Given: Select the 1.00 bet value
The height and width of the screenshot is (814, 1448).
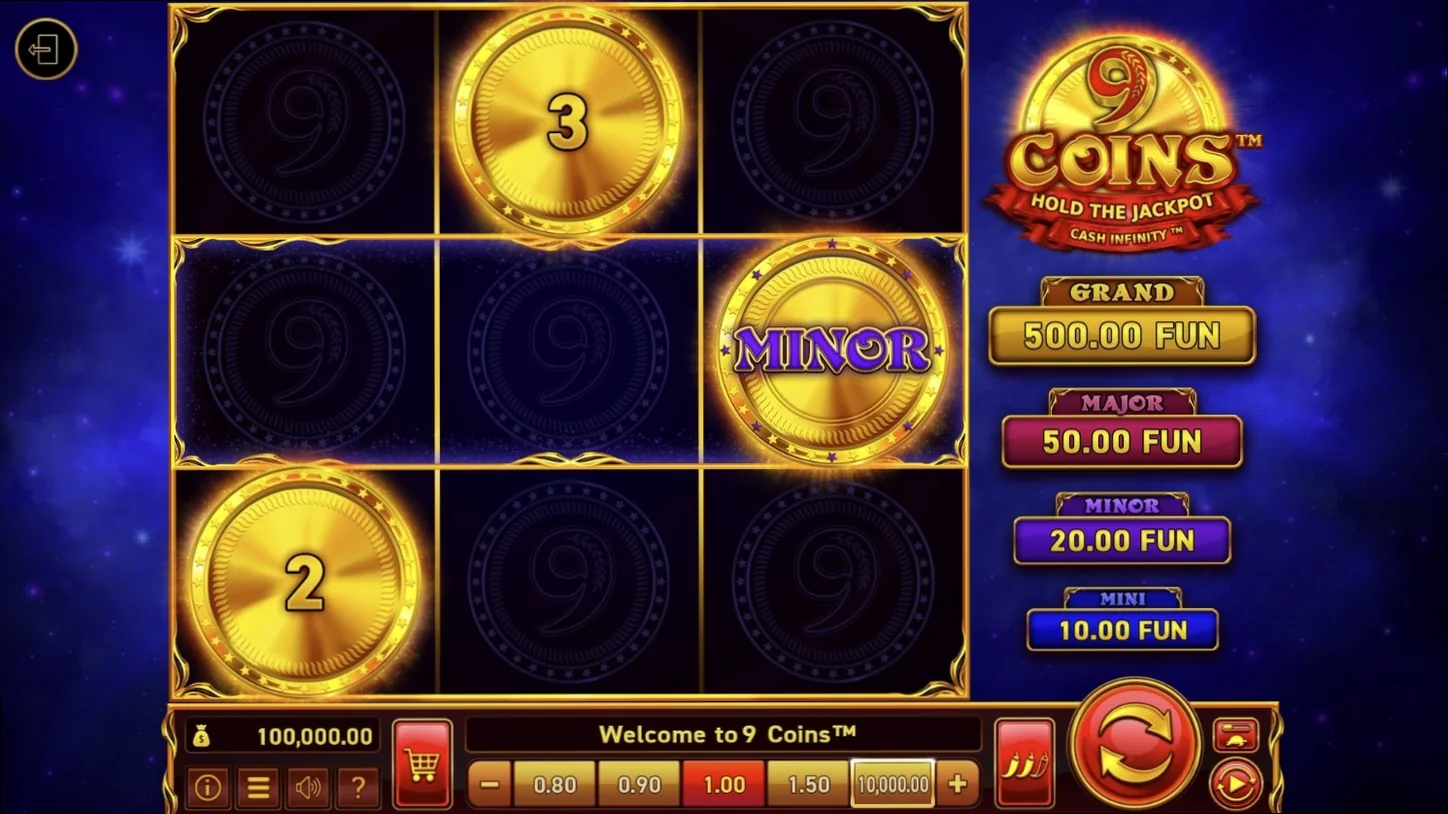Looking at the screenshot, I should (x=722, y=785).
